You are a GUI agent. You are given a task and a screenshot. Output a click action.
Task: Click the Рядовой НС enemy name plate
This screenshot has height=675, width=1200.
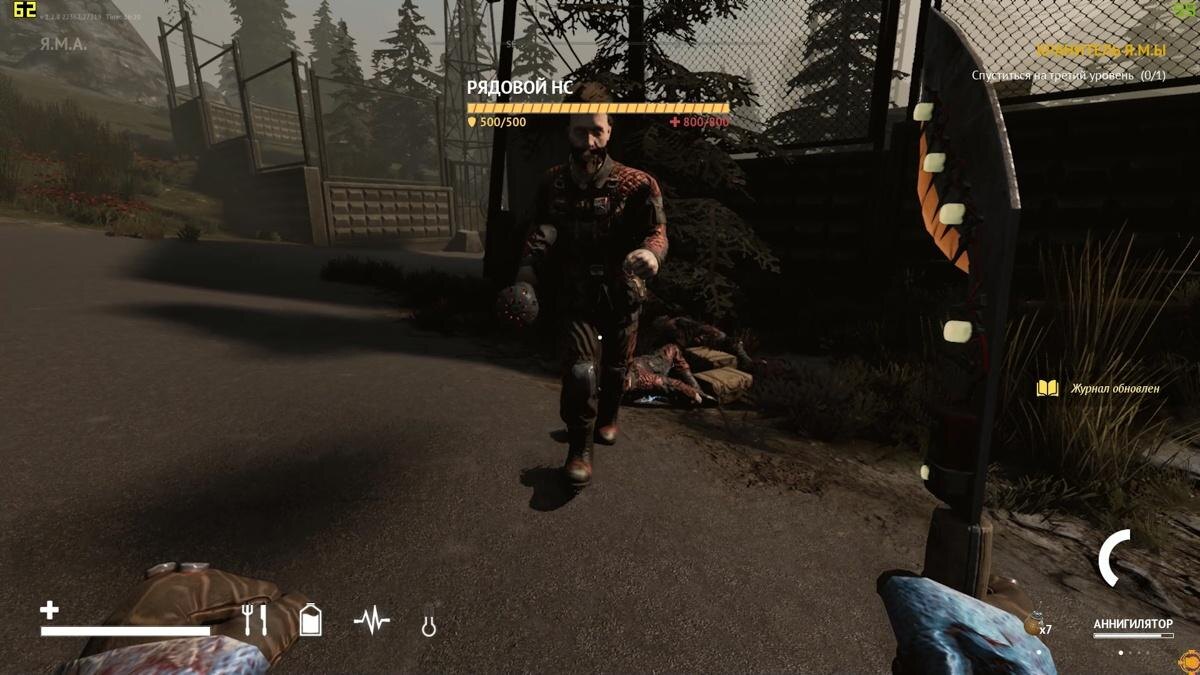519,88
